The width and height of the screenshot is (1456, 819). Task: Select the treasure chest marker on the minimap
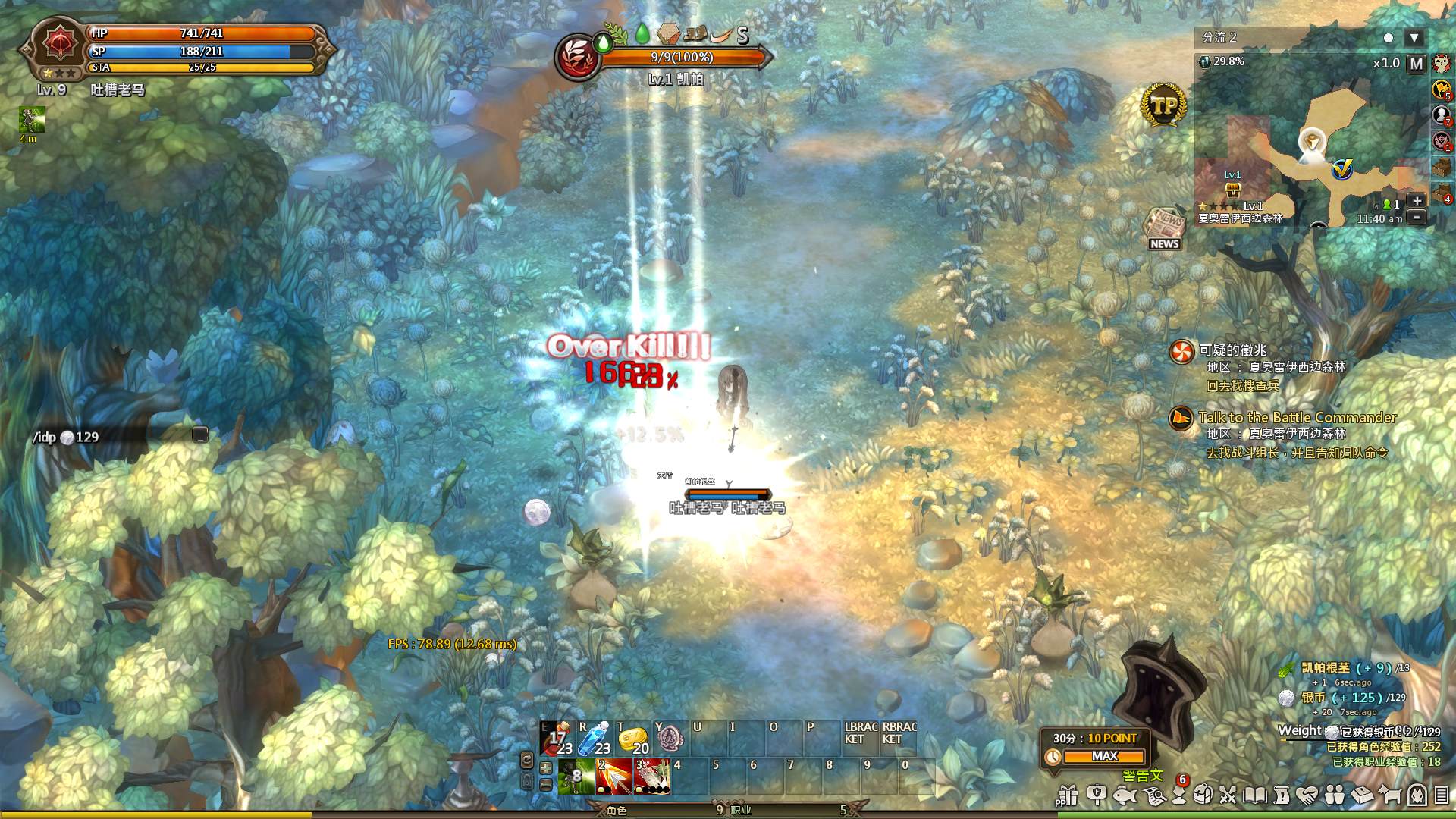tap(1233, 189)
